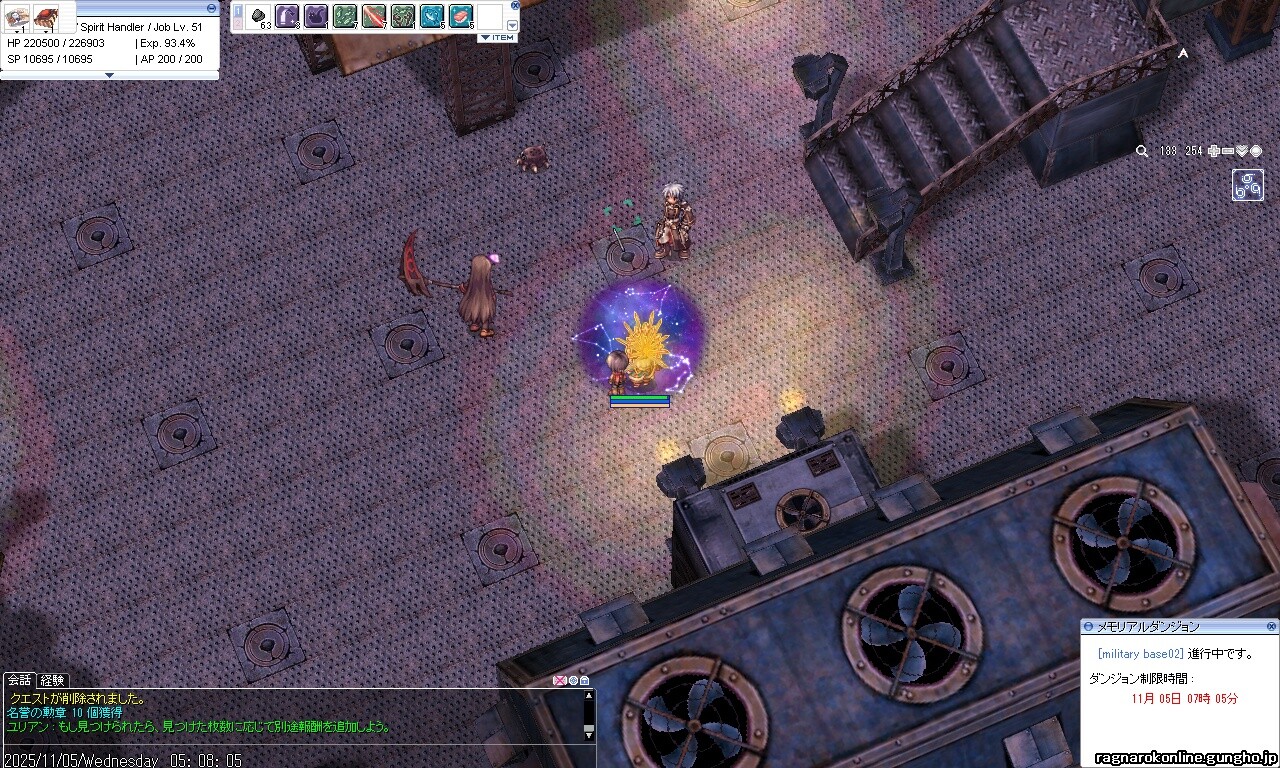
Task: Zoom out the minimap with minus
Action: [x=1228, y=151]
